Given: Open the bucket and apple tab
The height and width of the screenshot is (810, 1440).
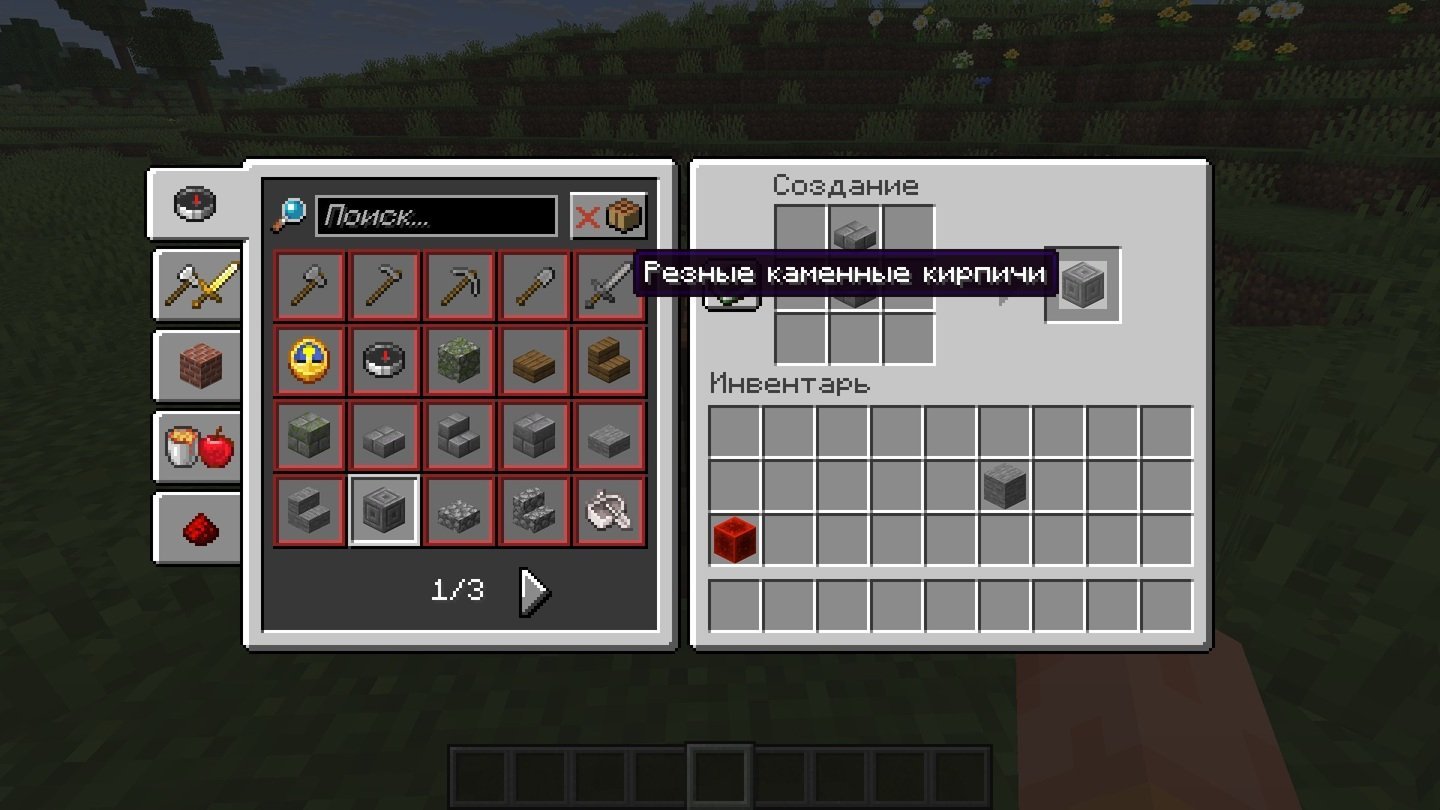Looking at the screenshot, I should pyautogui.click(x=198, y=448).
